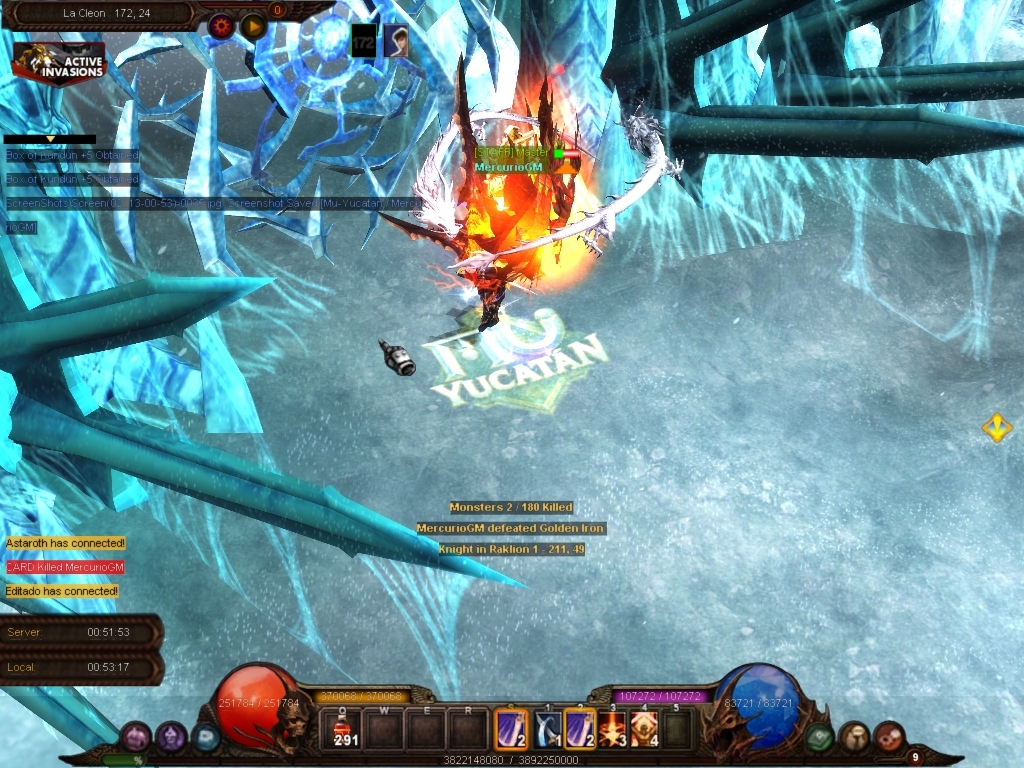Select the 172 buff icon
The image size is (1024, 768).
click(x=363, y=41)
